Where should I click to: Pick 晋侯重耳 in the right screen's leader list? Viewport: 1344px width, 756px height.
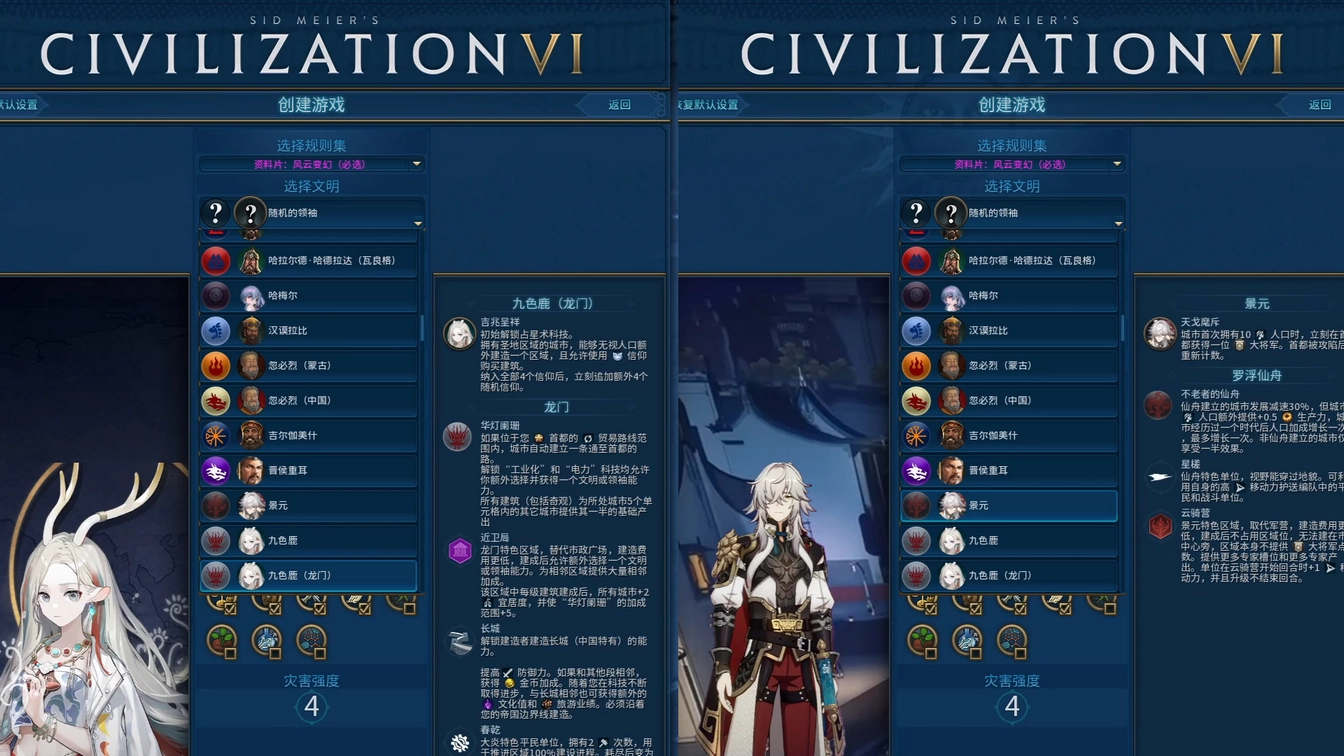click(x=1009, y=470)
